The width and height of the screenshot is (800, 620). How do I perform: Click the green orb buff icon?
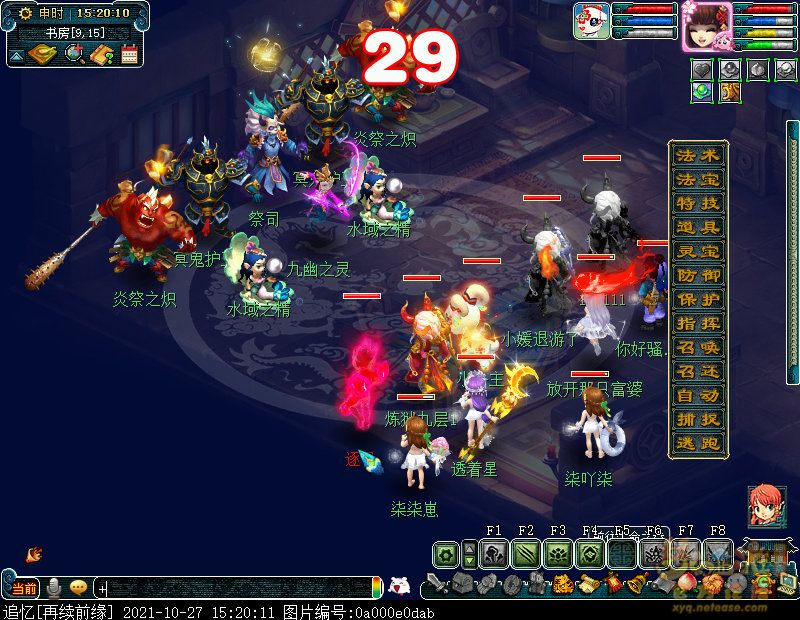[703, 91]
